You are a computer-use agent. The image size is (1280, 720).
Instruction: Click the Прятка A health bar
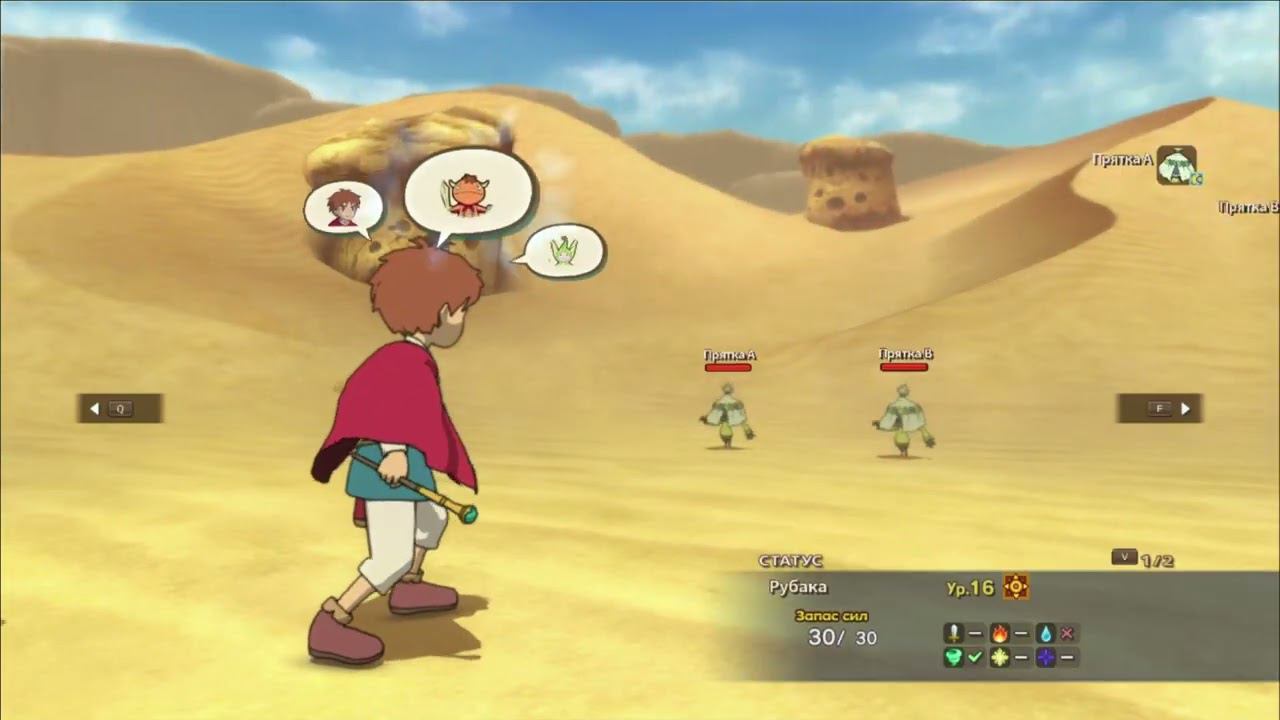(x=729, y=366)
